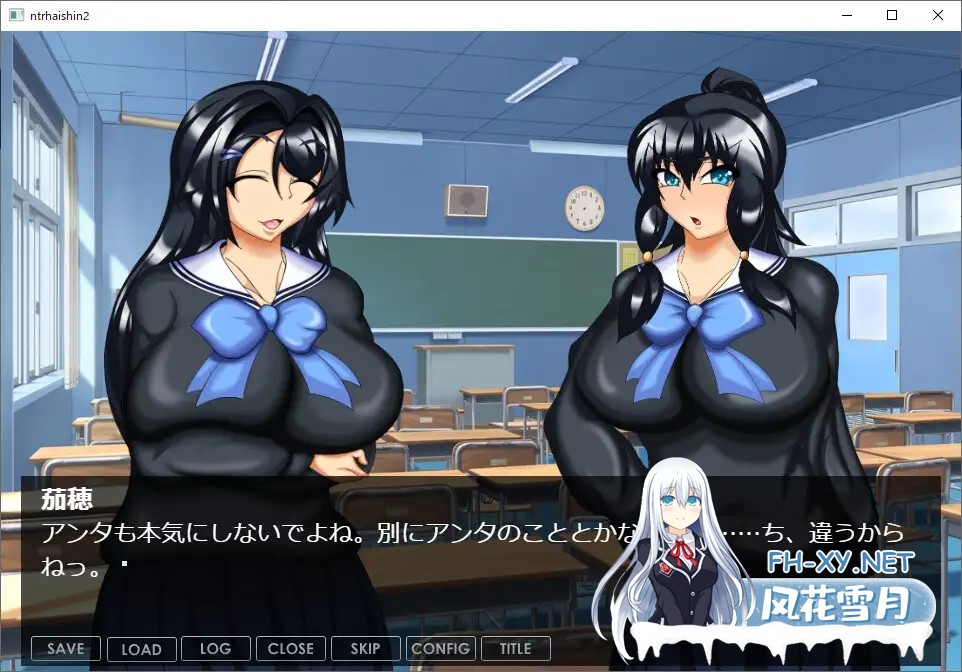Open the SAVE menu
This screenshot has height=672, width=962.
coord(66,648)
